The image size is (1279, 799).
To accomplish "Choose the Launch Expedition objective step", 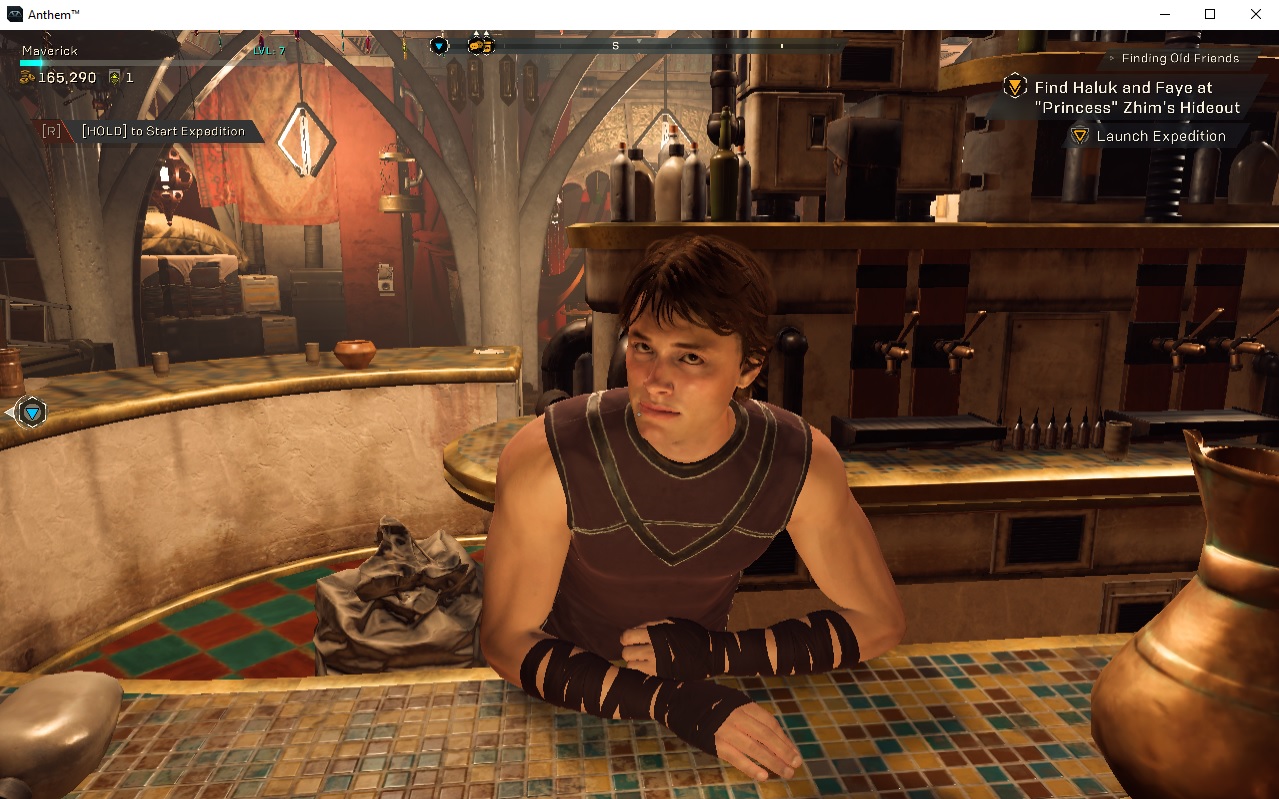I will (1160, 136).
